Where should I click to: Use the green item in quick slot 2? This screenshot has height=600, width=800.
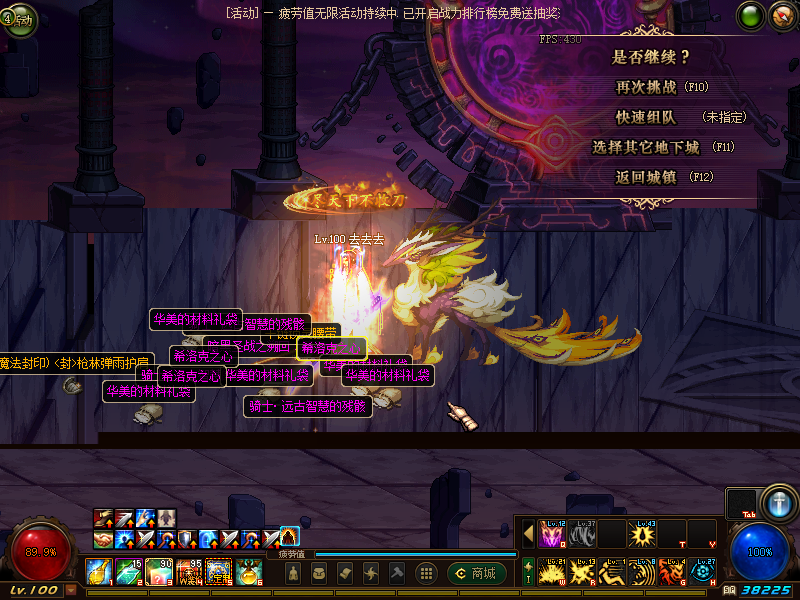[129, 571]
